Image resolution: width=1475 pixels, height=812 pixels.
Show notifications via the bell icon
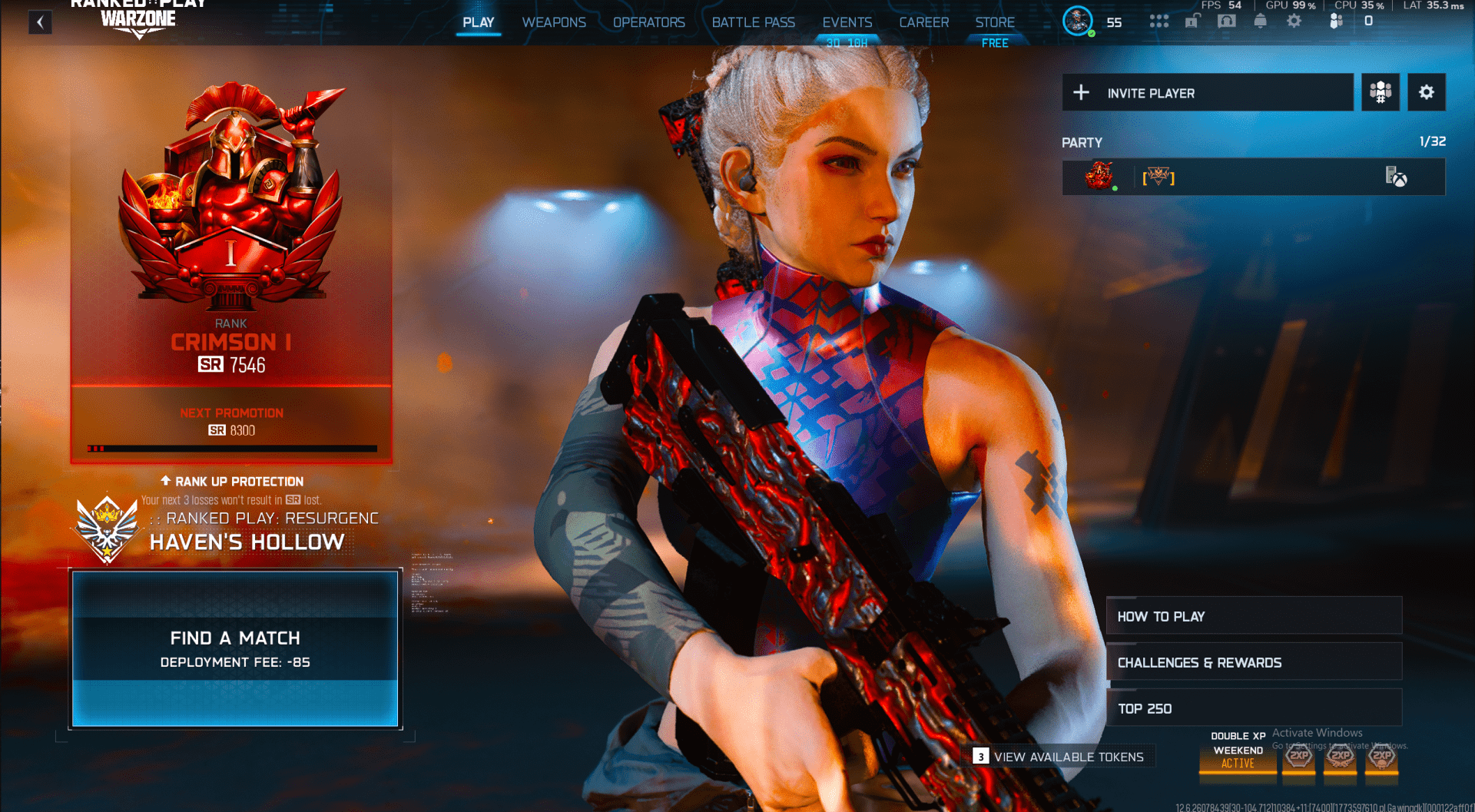(x=1261, y=21)
